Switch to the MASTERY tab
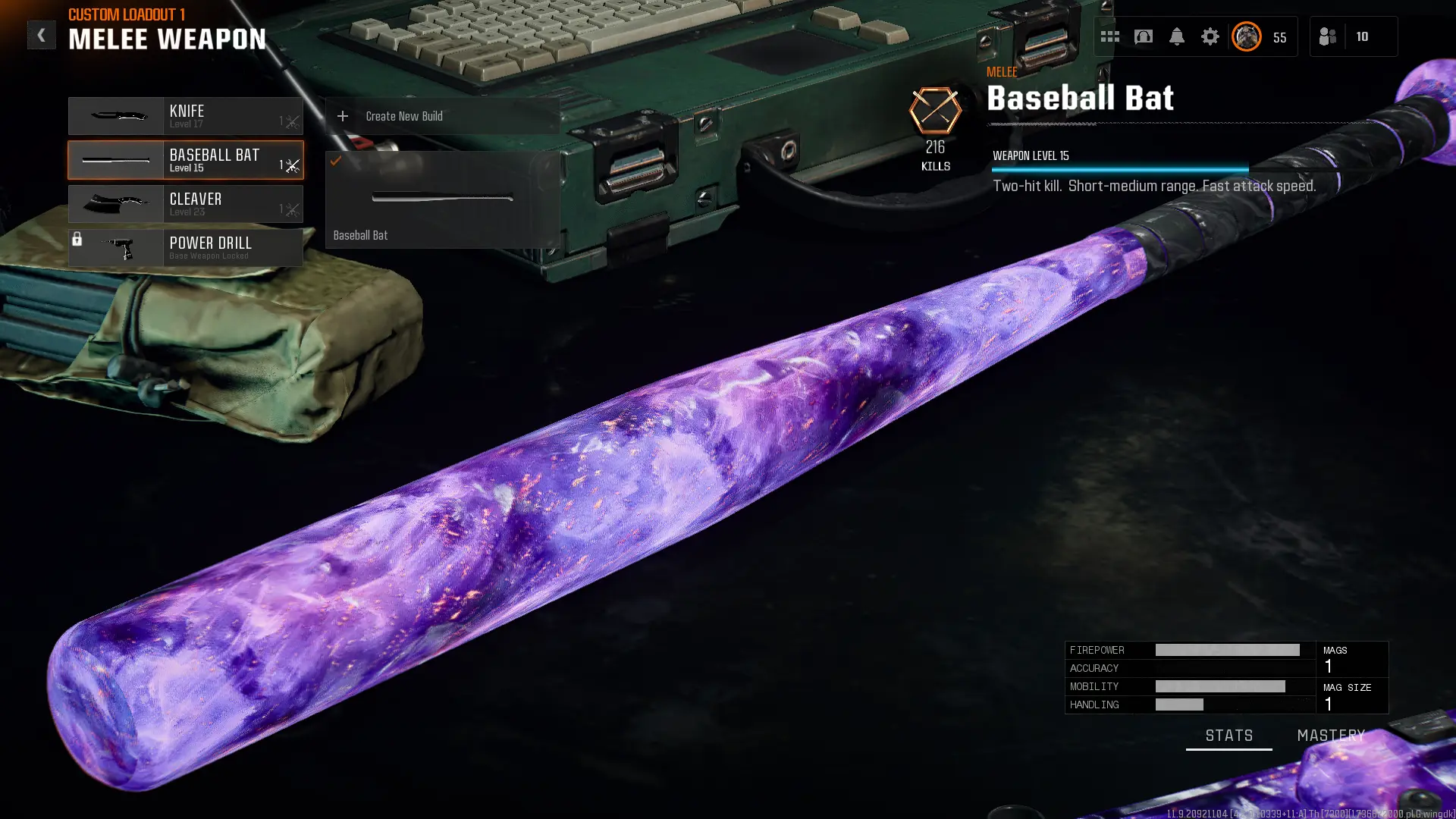The height and width of the screenshot is (819, 1456). click(x=1329, y=735)
